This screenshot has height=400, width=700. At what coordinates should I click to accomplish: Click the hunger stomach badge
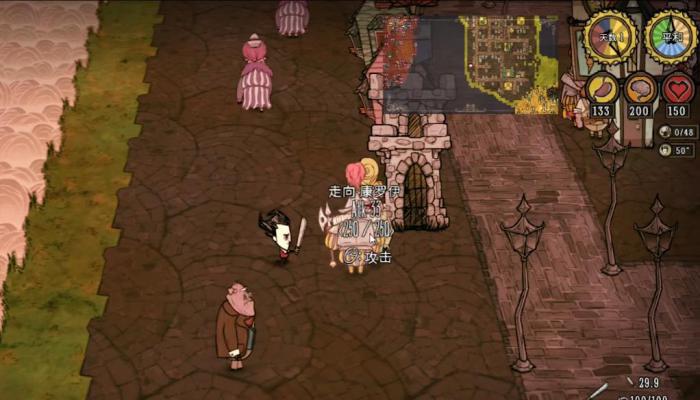coord(602,90)
